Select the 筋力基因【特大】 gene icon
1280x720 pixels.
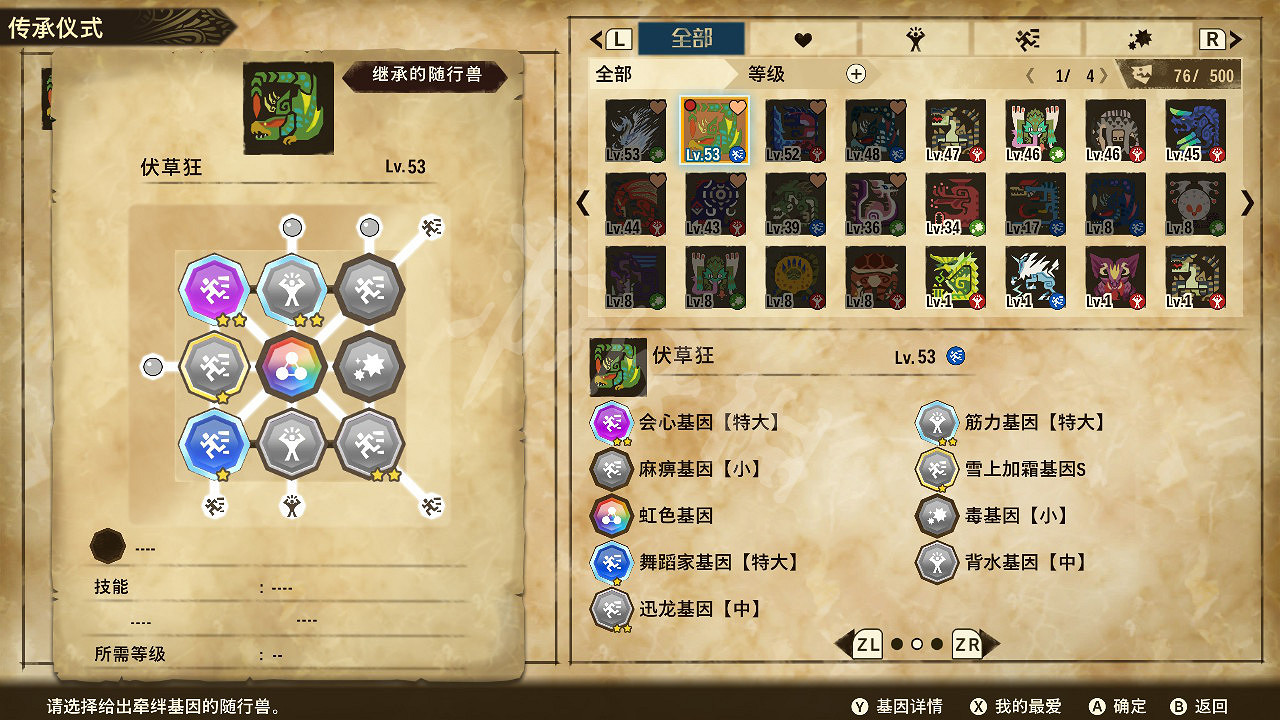(937, 422)
